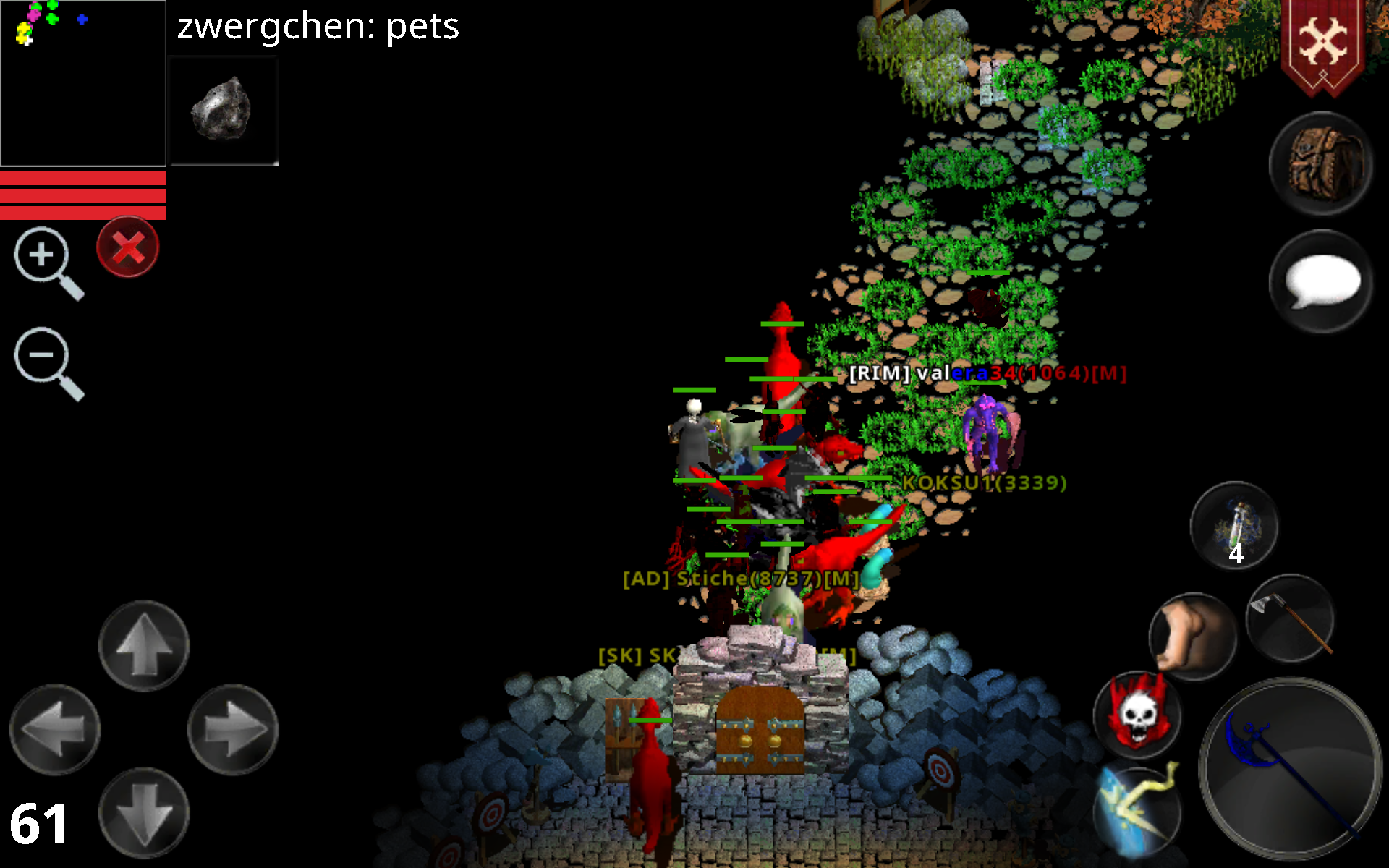This screenshot has height=868, width=1389.
Task: Tap the minimap in the corner
Action: click(x=83, y=83)
